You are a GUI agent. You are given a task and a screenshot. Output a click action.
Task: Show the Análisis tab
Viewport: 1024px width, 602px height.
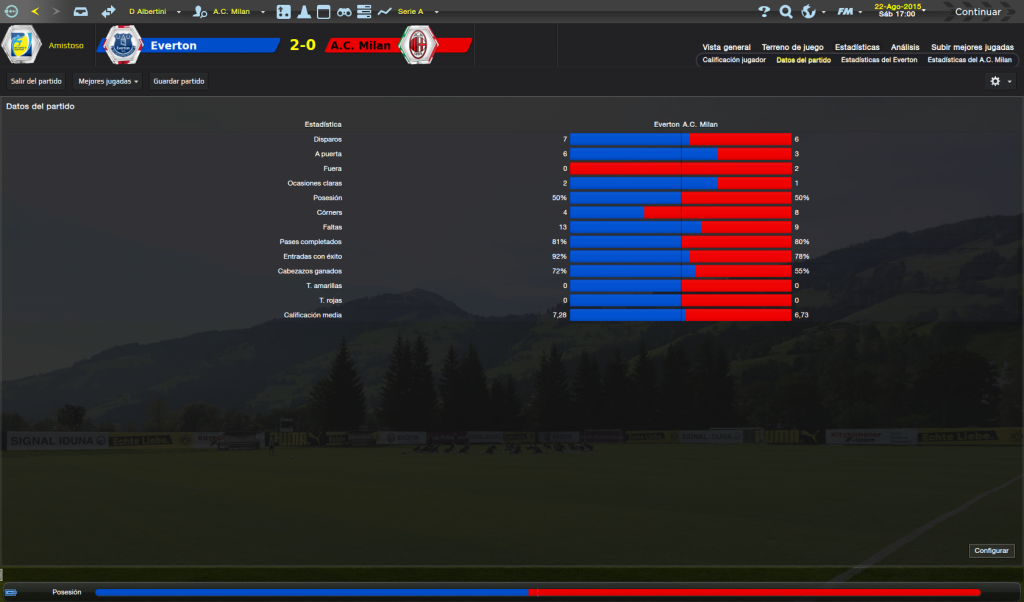coord(905,47)
